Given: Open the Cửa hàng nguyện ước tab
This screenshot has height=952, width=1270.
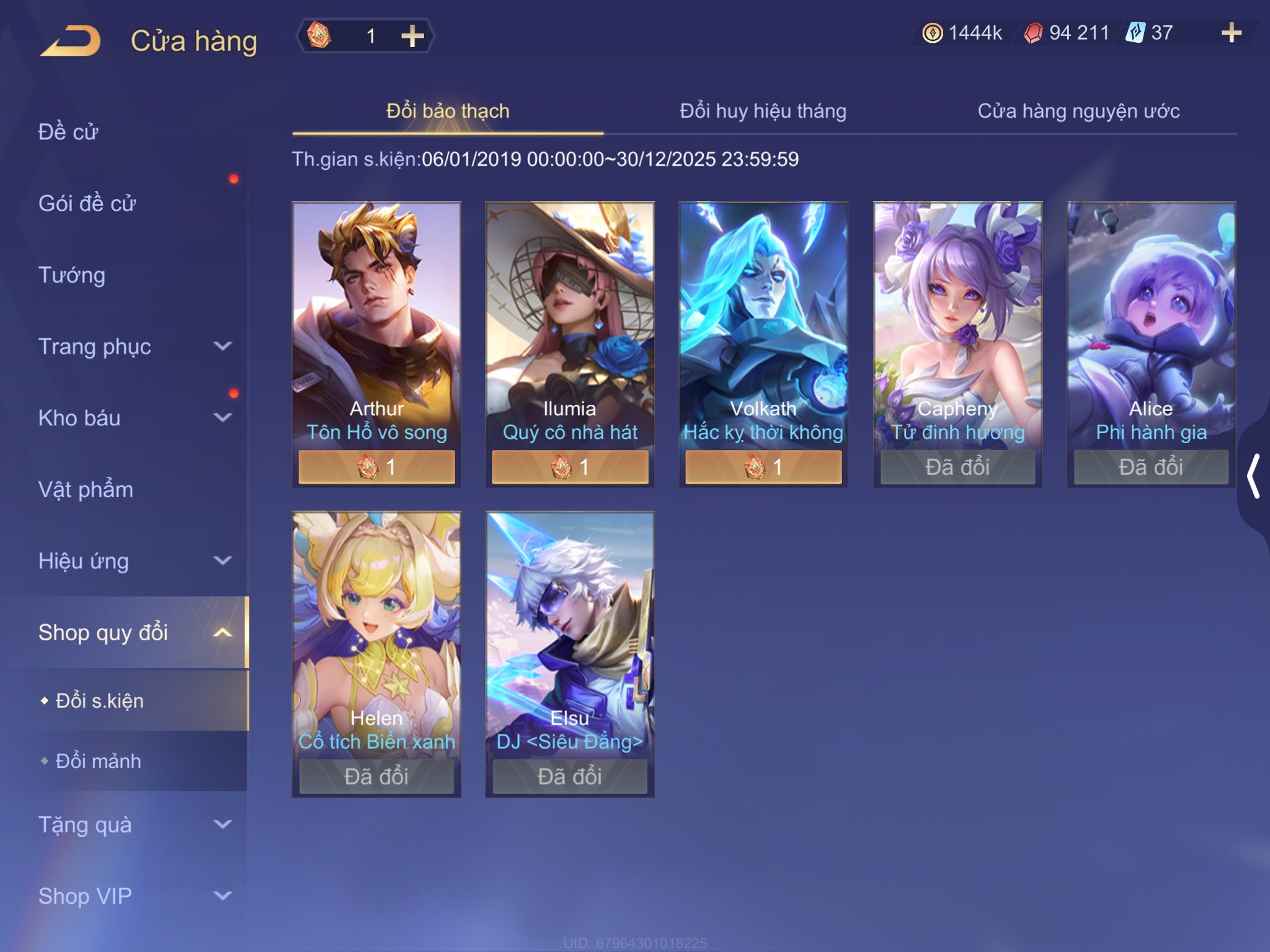Looking at the screenshot, I should (1078, 111).
